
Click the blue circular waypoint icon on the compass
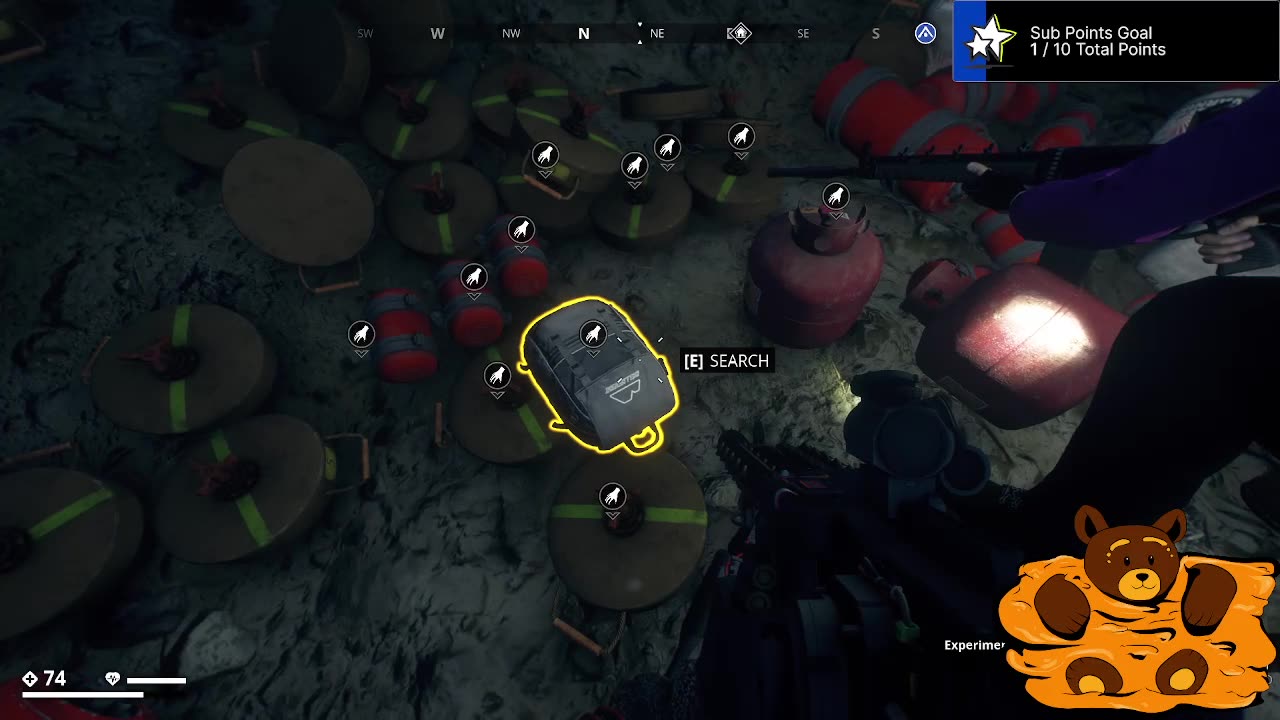pyautogui.click(x=925, y=33)
